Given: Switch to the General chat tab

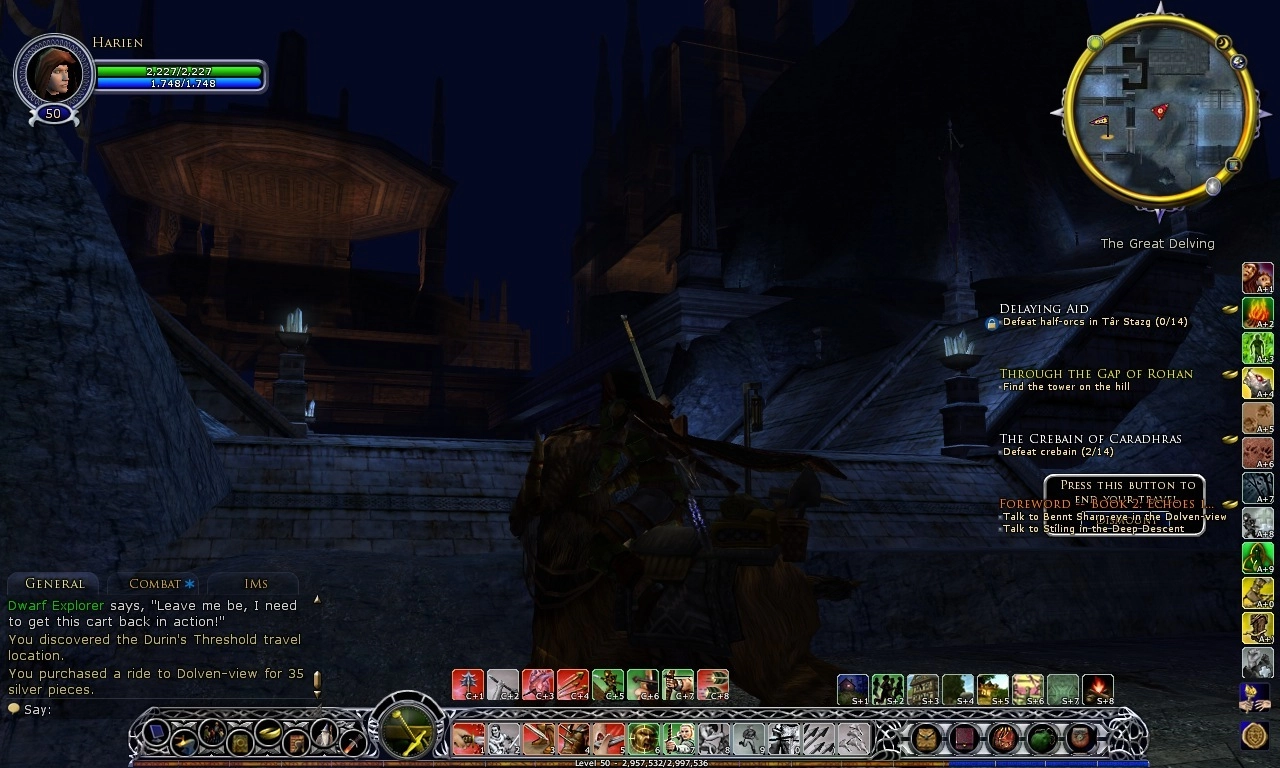Looking at the screenshot, I should 55,584.
